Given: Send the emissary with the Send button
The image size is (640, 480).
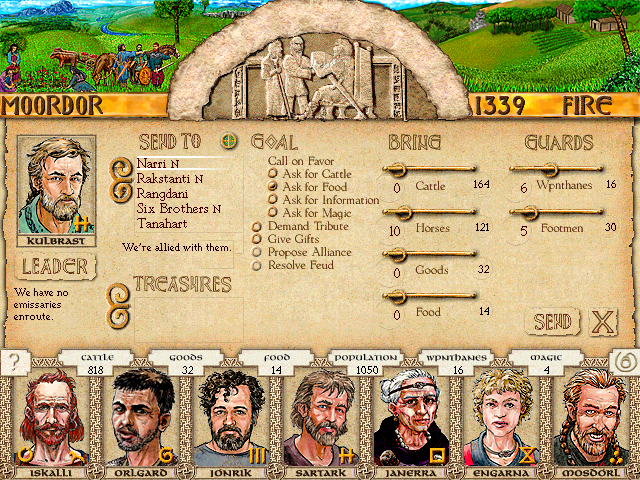Looking at the screenshot, I should click(x=552, y=321).
